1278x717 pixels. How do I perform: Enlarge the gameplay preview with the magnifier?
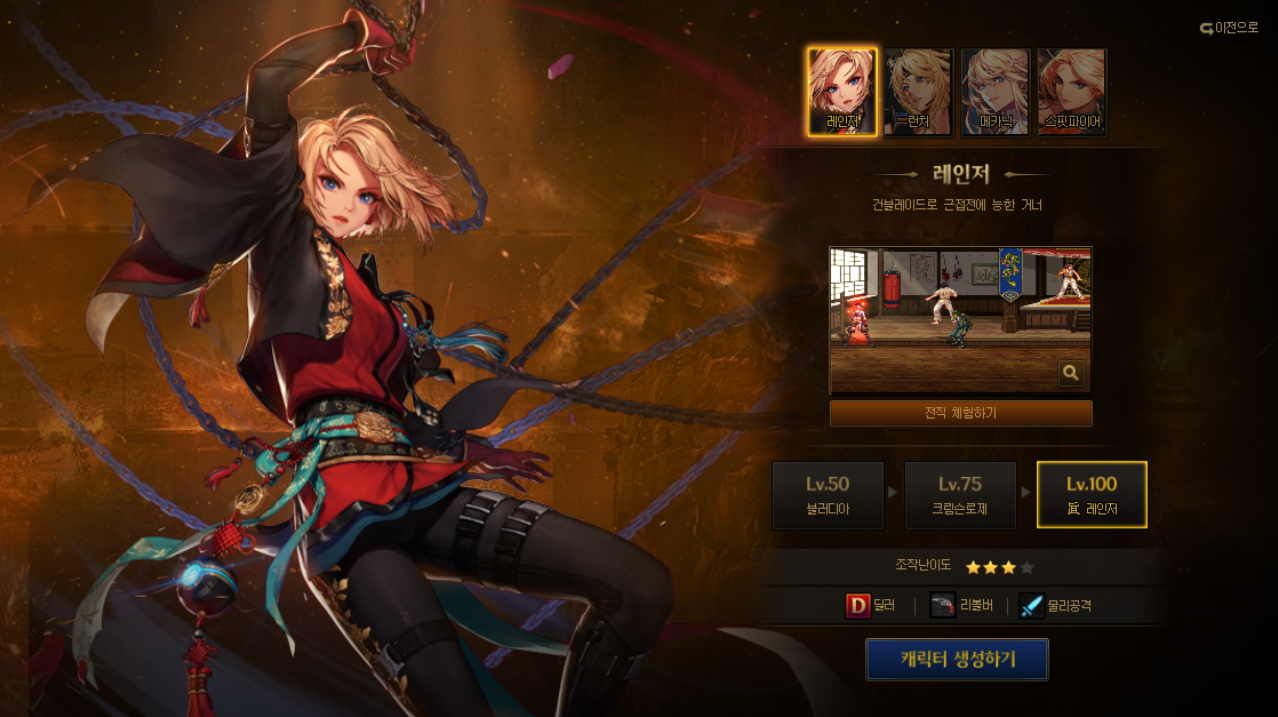pos(1071,373)
